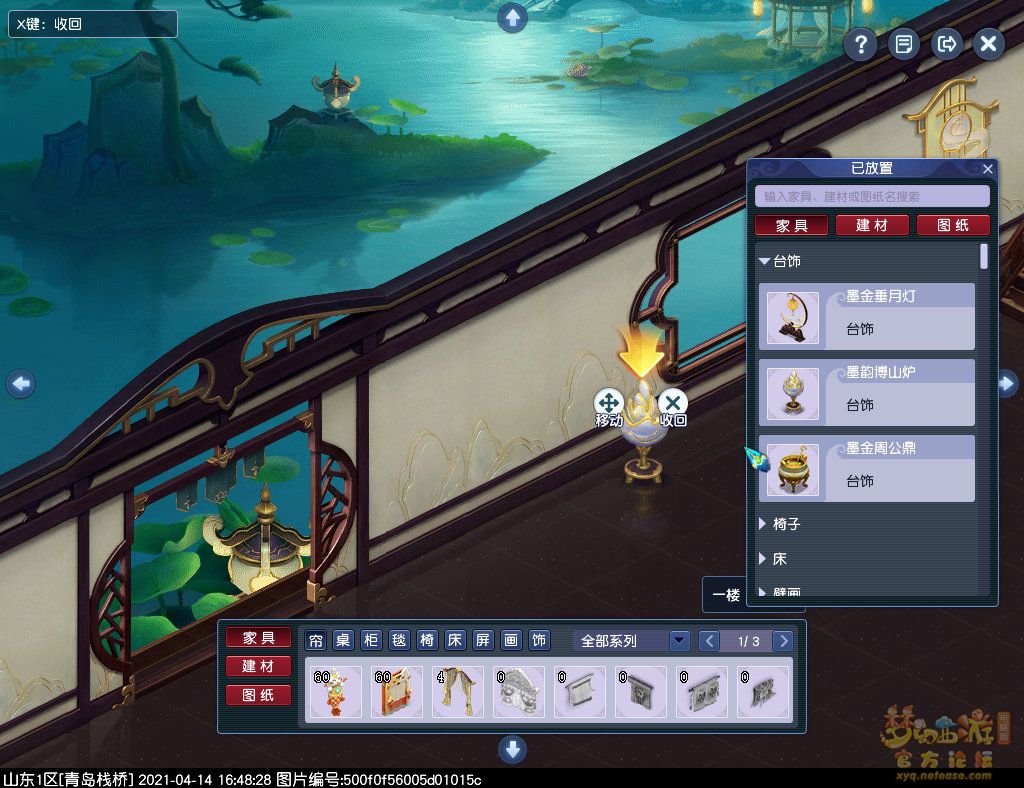Switch to 建材 tab in 已放置 panel
Viewport: 1024px width, 788px height.
pyautogui.click(x=872, y=226)
